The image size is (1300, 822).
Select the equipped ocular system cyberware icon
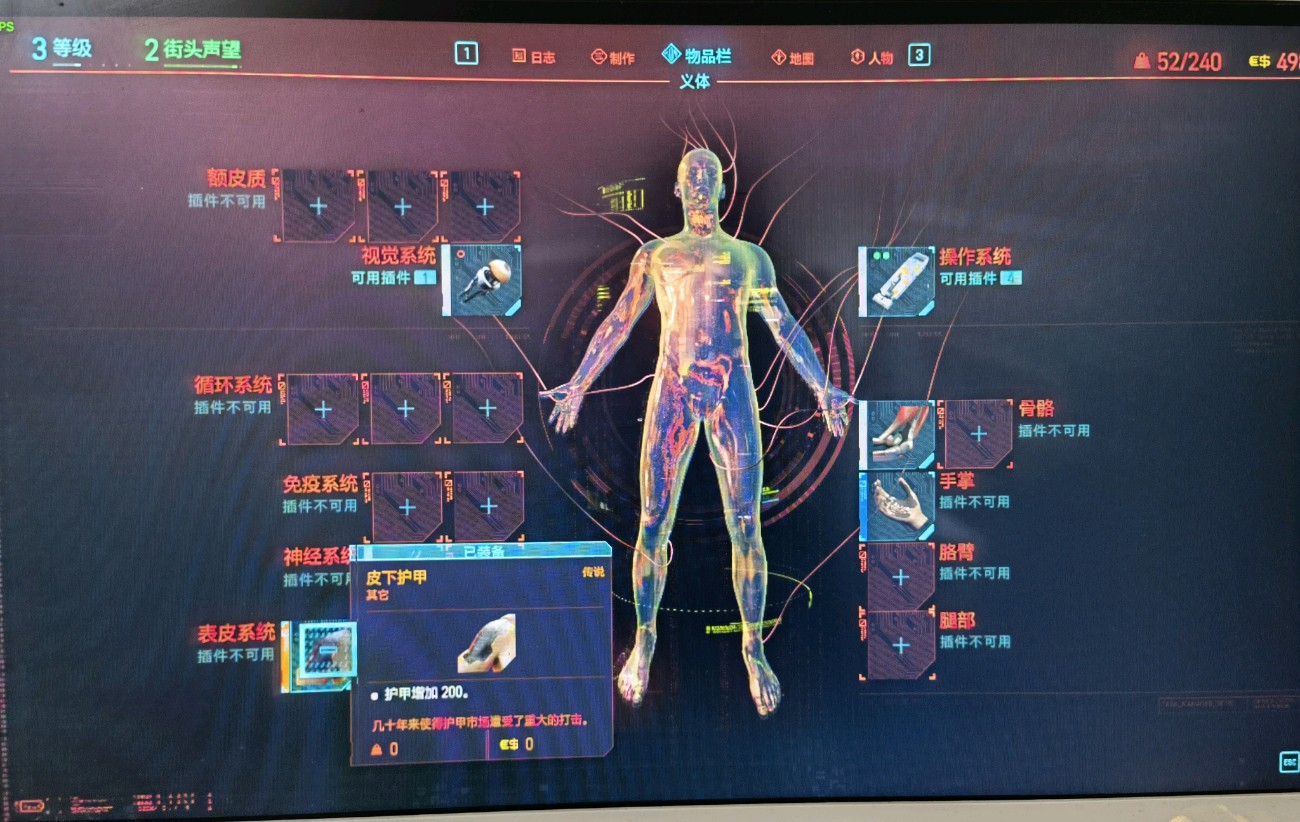484,282
